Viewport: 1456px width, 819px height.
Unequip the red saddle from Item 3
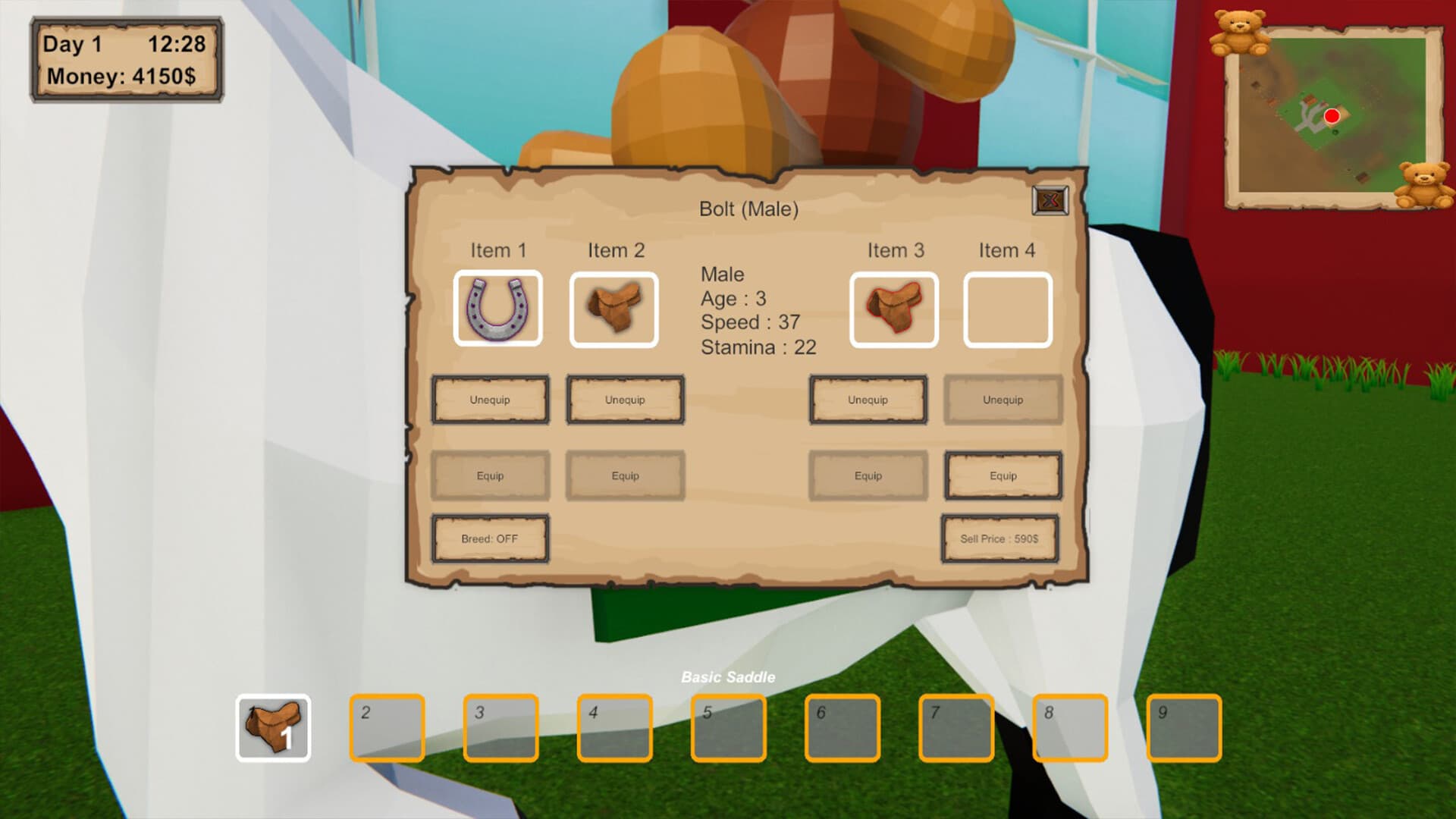pos(868,400)
